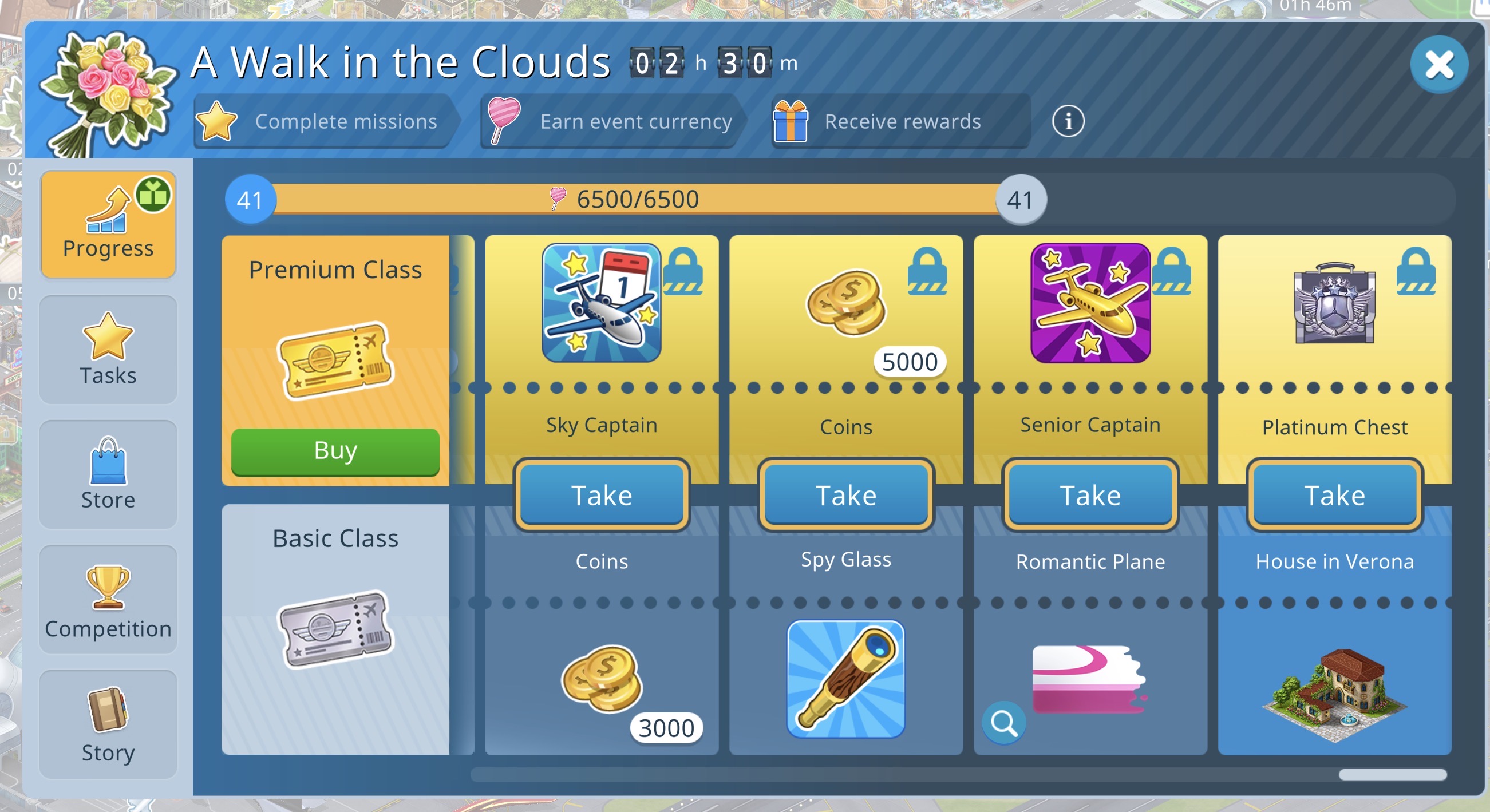Select the Spy Glass reward icon
Image resolution: width=1490 pixels, height=812 pixels.
tap(845, 679)
